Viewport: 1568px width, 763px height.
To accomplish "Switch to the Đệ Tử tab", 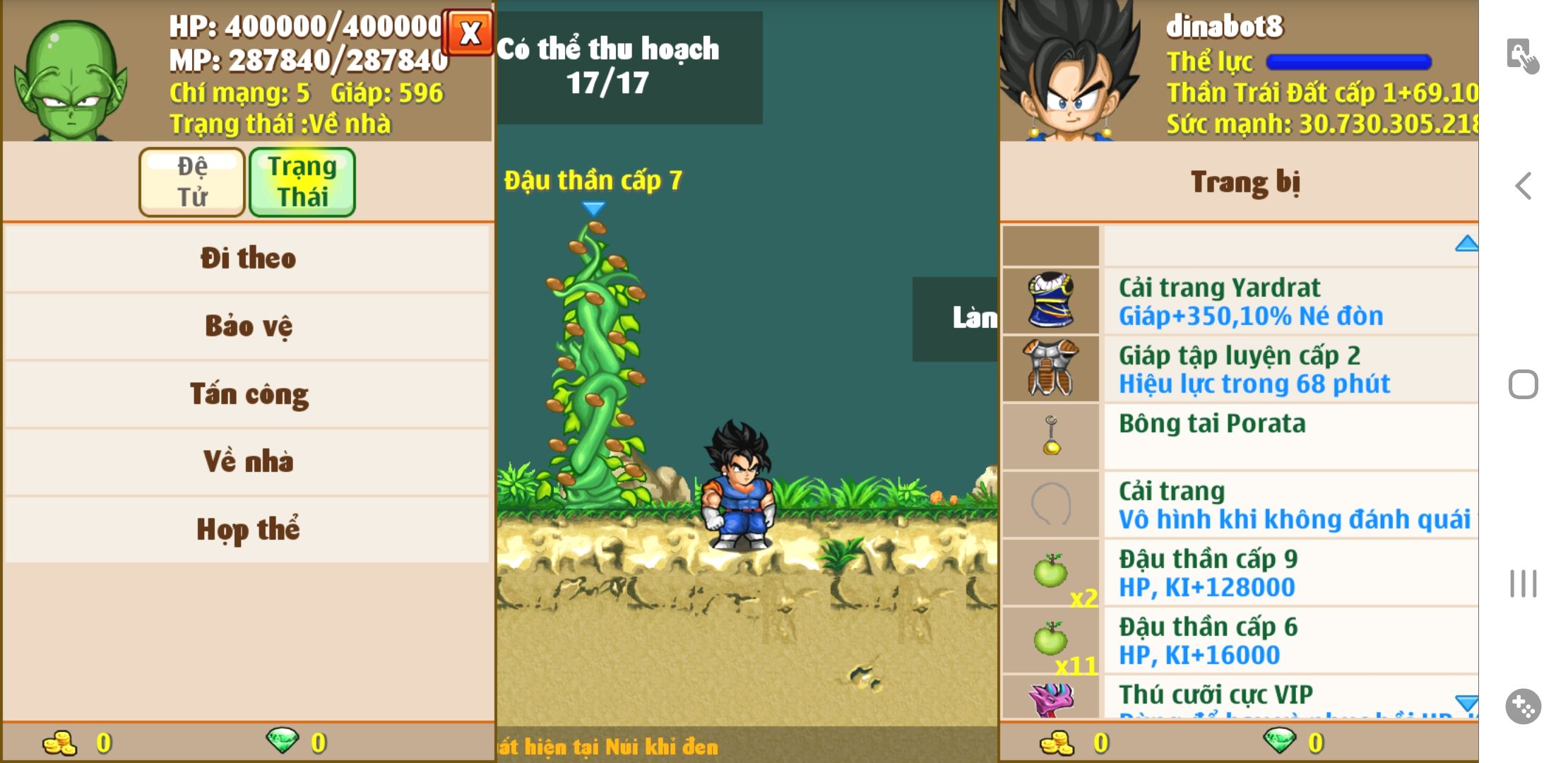I will pyautogui.click(x=192, y=182).
